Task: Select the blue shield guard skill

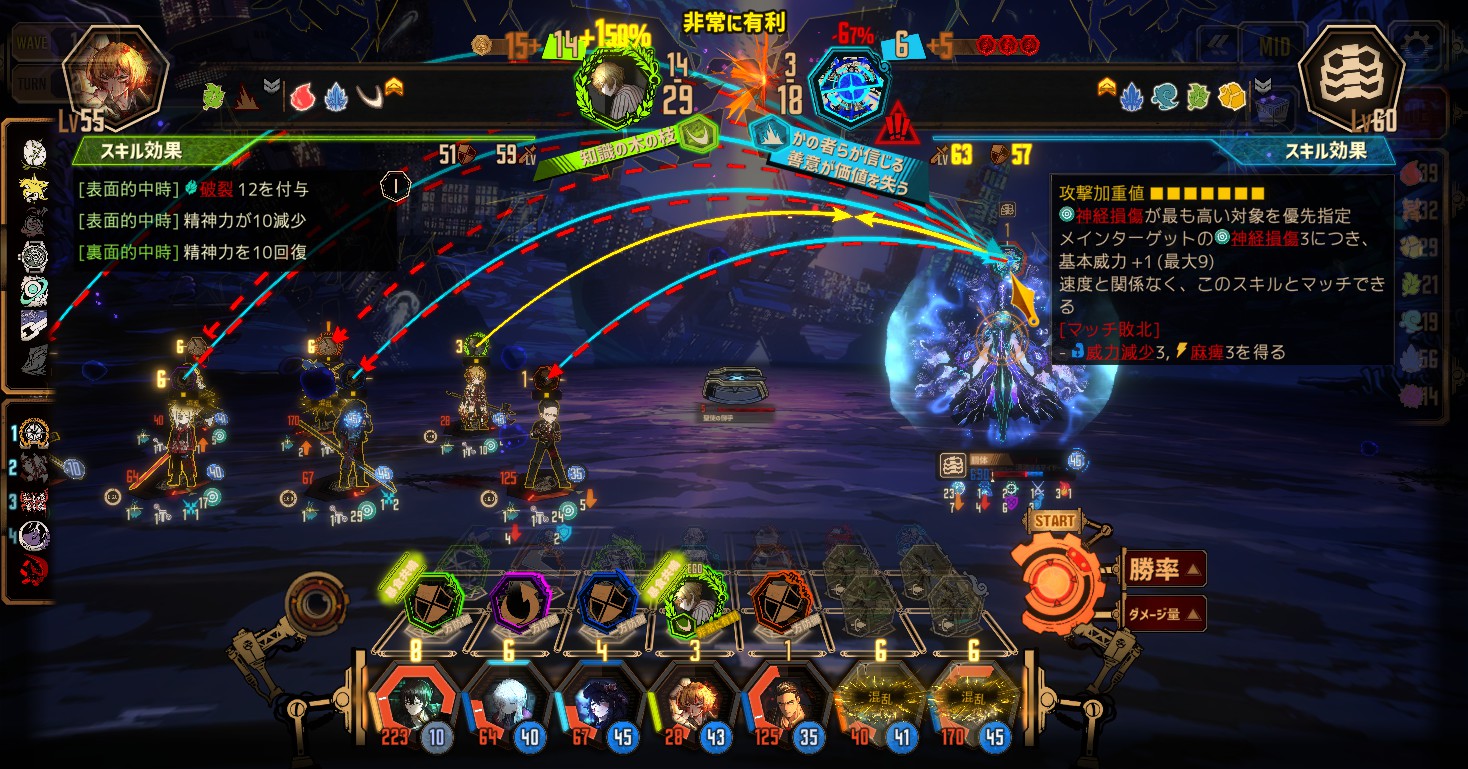Action: point(608,602)
